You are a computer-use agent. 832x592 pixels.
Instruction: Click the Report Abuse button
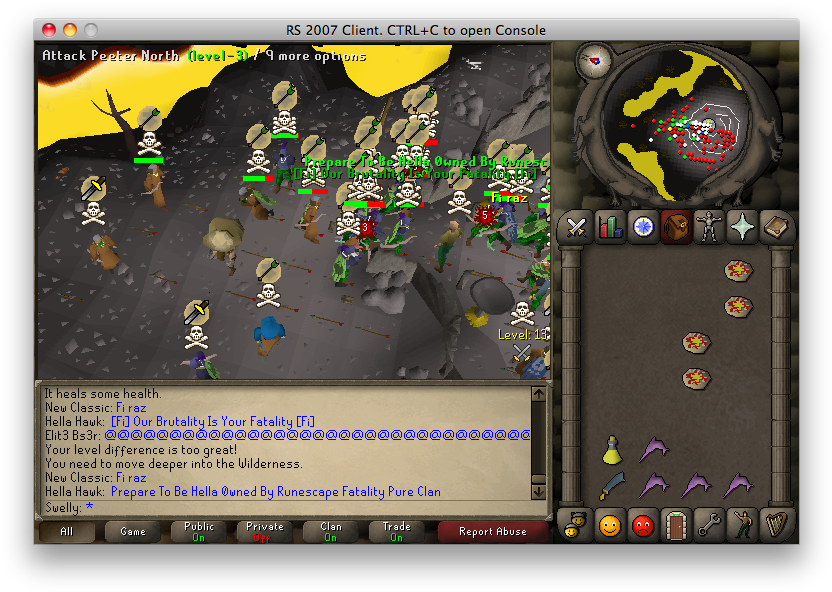[492, 532]
